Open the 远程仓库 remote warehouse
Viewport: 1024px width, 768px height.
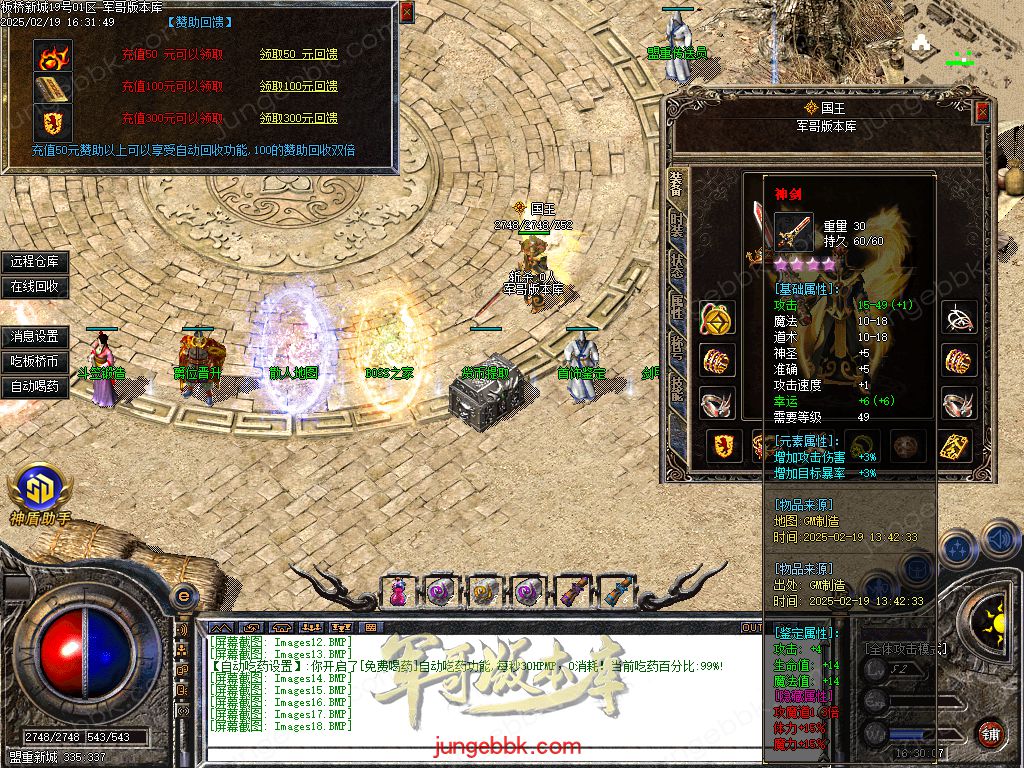[x=35, y=262]
